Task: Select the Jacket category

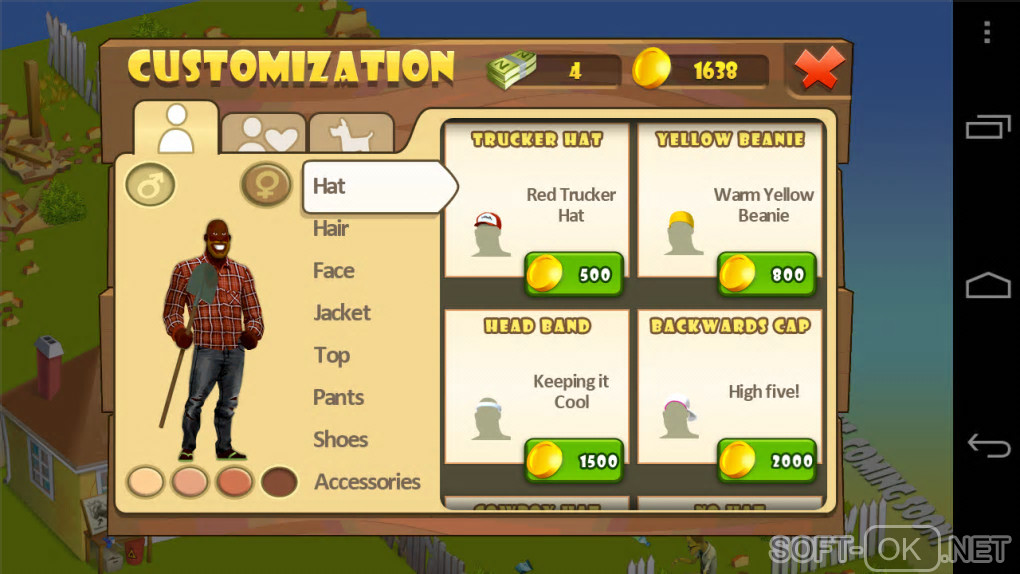Action: pos(342,313)
